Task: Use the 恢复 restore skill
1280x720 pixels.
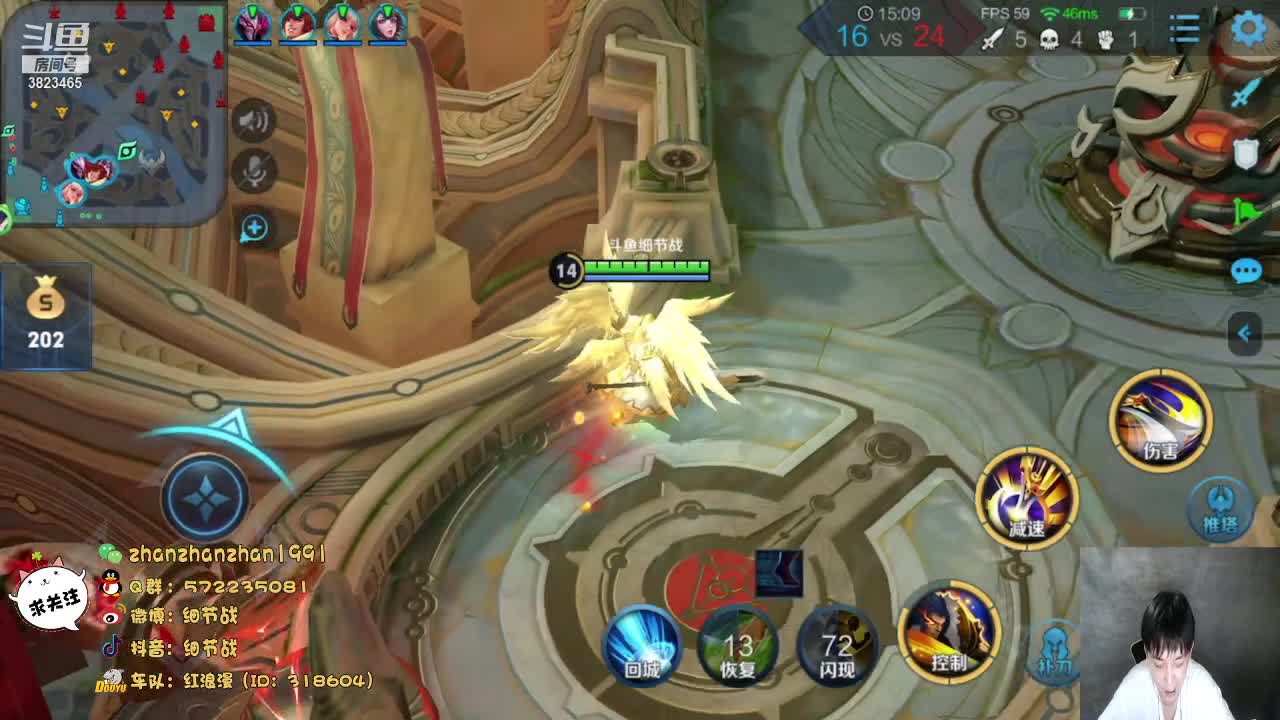Action: point(739,645)
